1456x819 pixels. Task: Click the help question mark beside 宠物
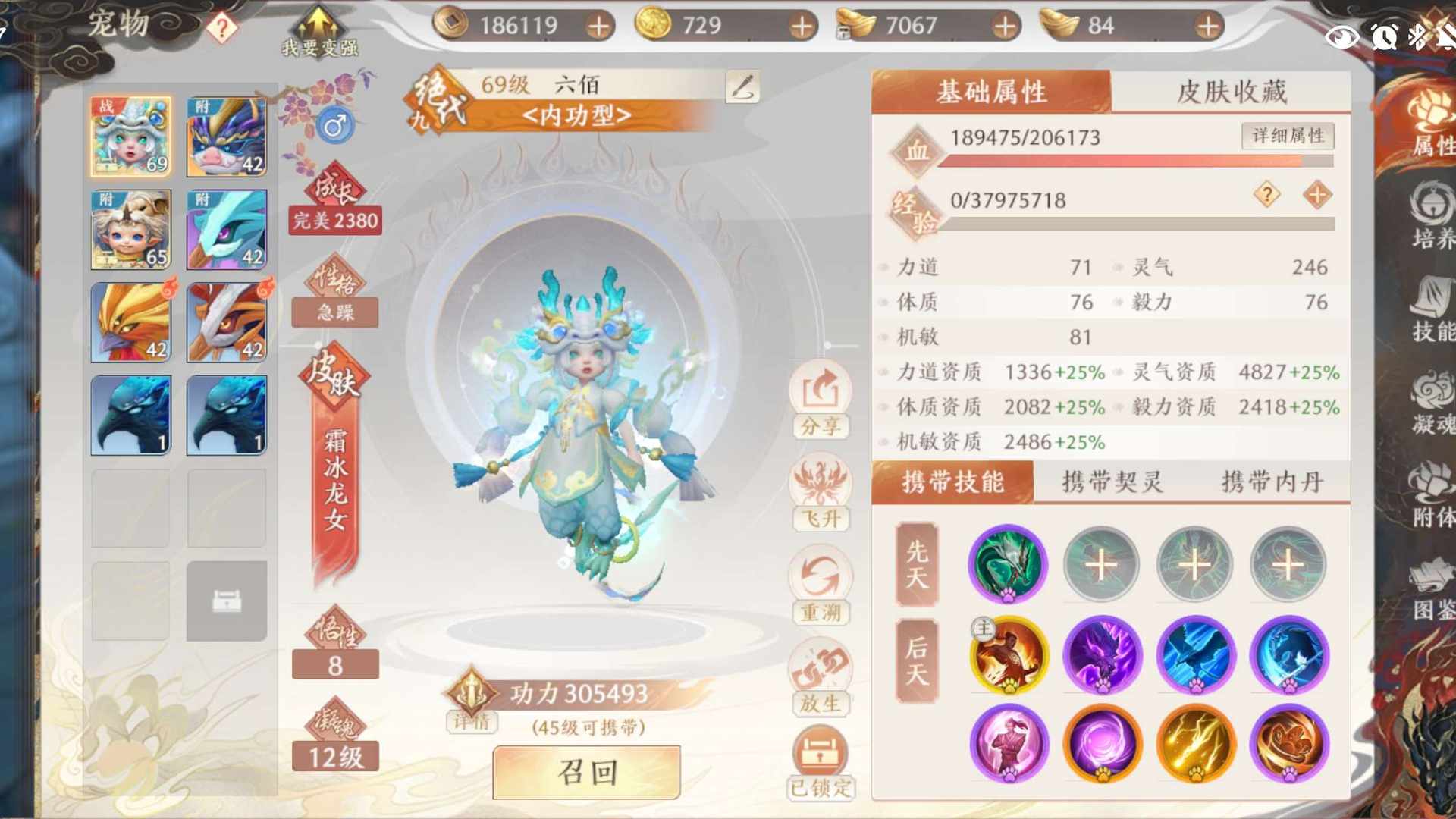coord(221,29)
